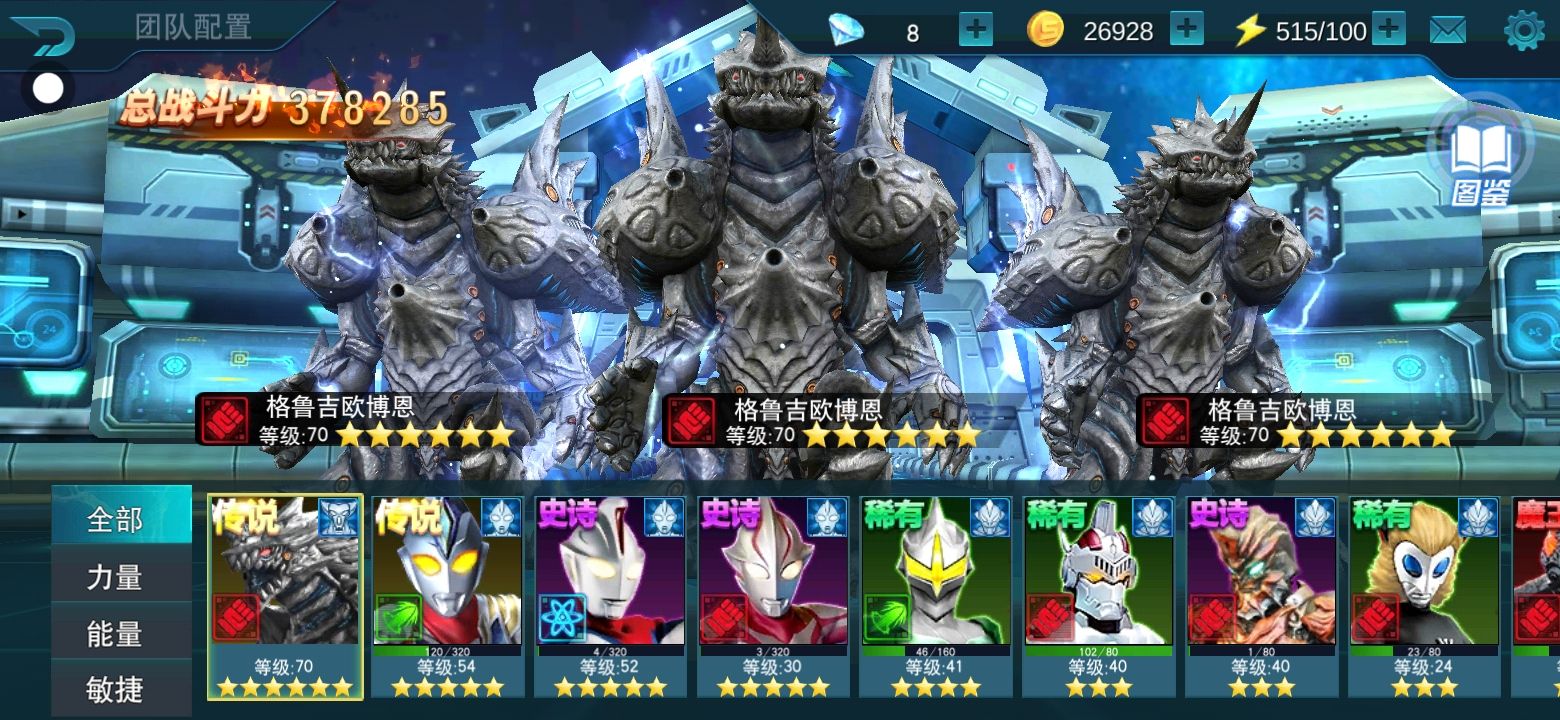Open the gear settings menu

pos(1524,31)
